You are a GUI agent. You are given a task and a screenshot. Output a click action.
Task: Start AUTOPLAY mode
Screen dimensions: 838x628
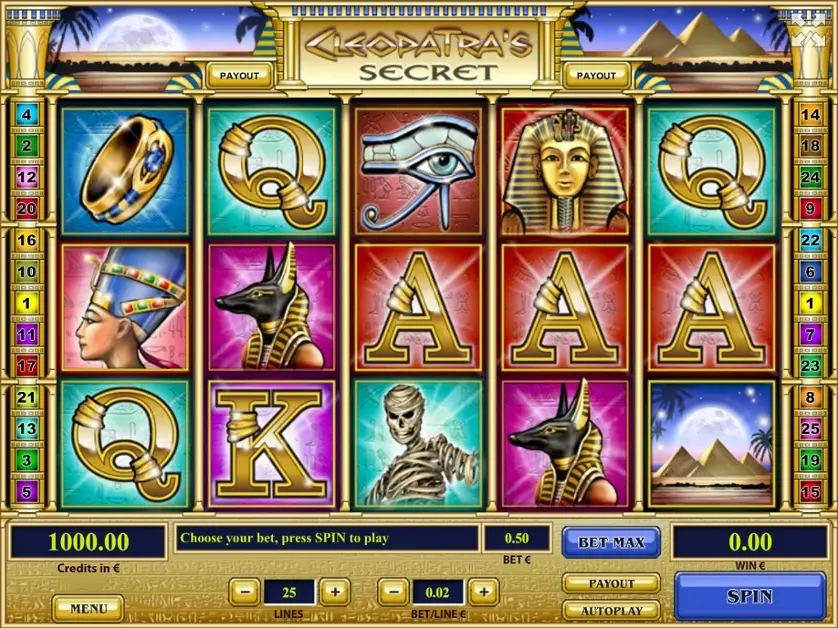point(611,609)
